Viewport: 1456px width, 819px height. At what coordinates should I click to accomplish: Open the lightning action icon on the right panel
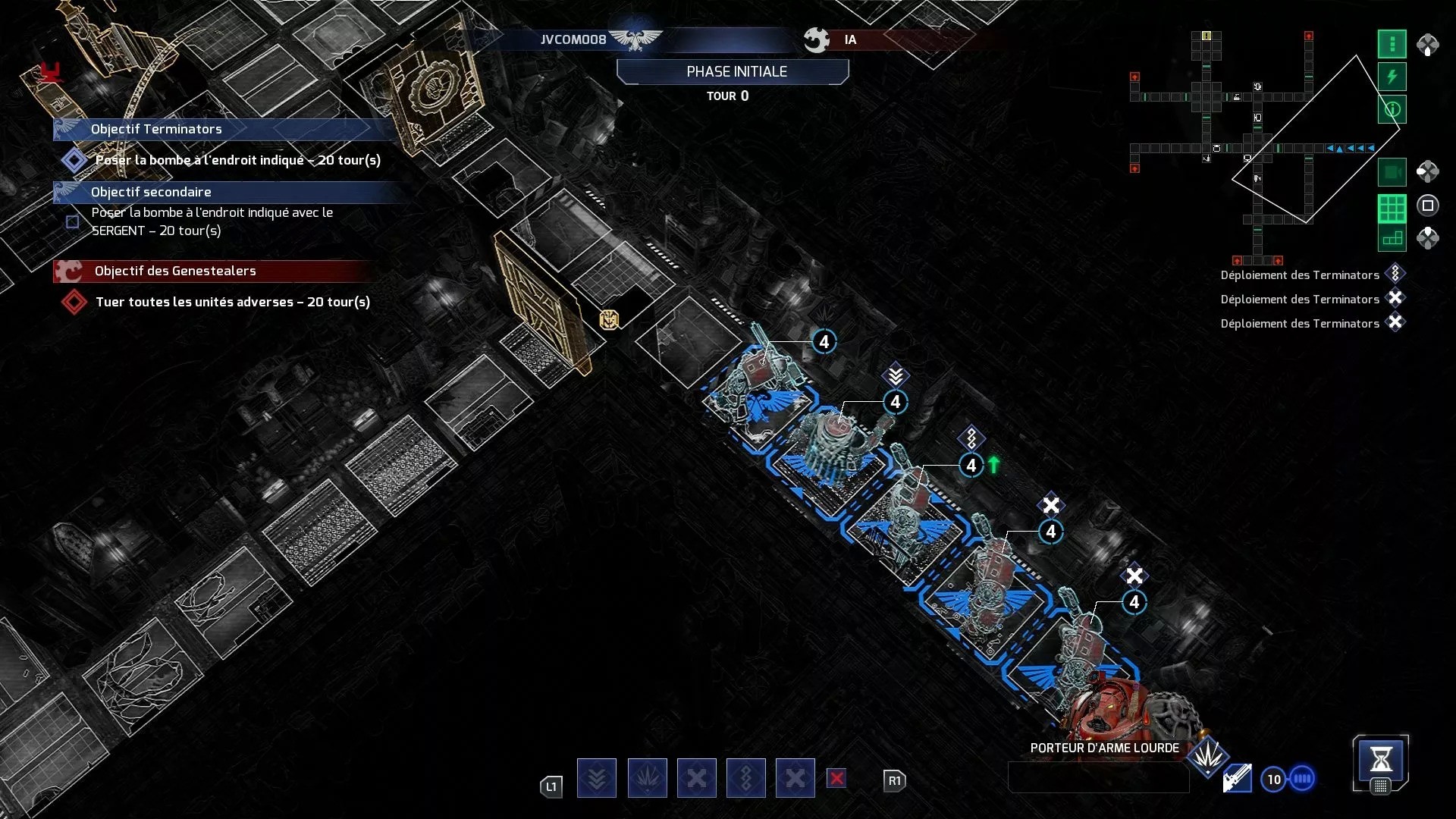pyautogui.click(x=1392, y=74)
